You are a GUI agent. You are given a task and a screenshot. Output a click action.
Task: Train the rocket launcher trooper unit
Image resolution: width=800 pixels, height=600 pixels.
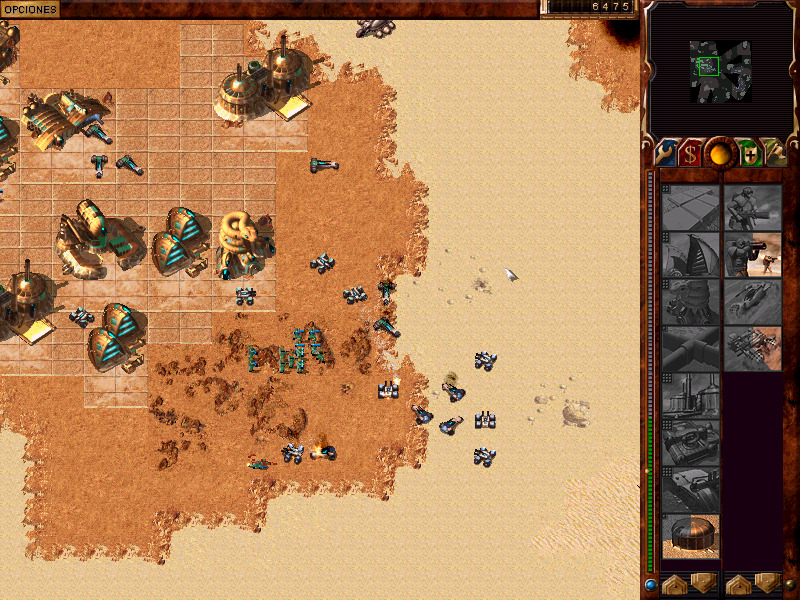753,254
